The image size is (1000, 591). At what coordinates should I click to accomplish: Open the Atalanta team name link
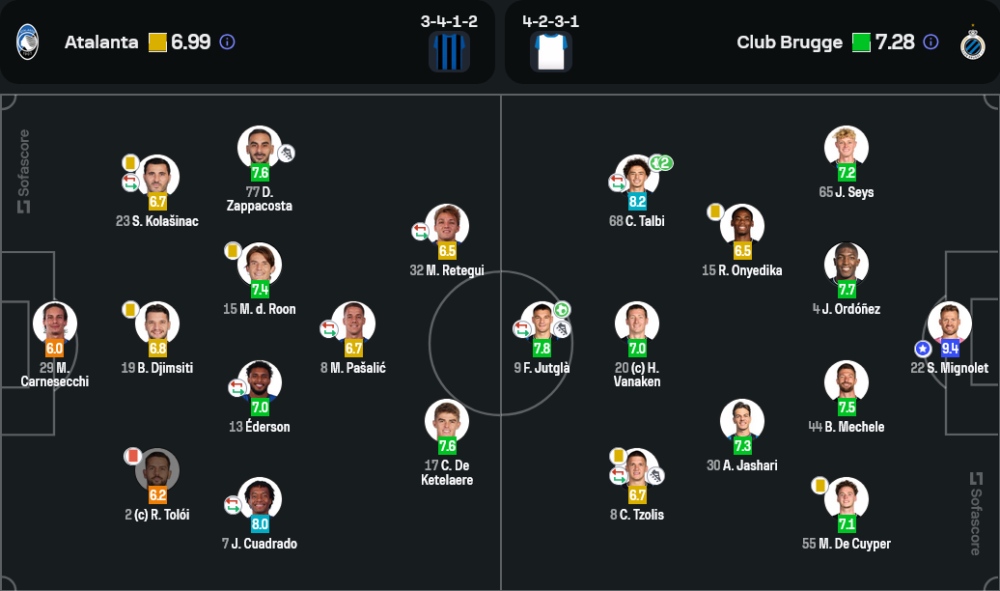(x=101, y=42)
